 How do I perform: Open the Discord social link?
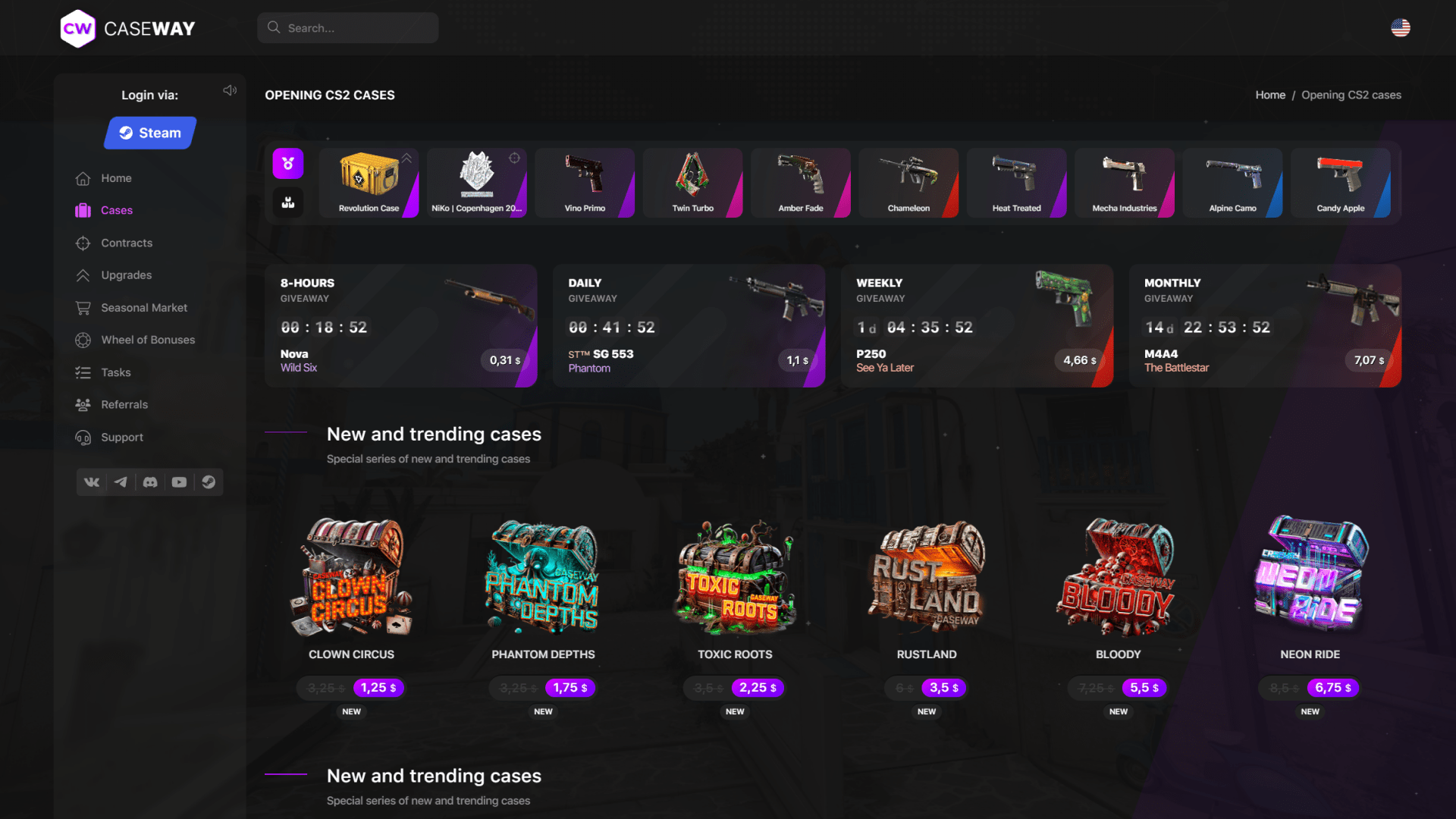150,482
